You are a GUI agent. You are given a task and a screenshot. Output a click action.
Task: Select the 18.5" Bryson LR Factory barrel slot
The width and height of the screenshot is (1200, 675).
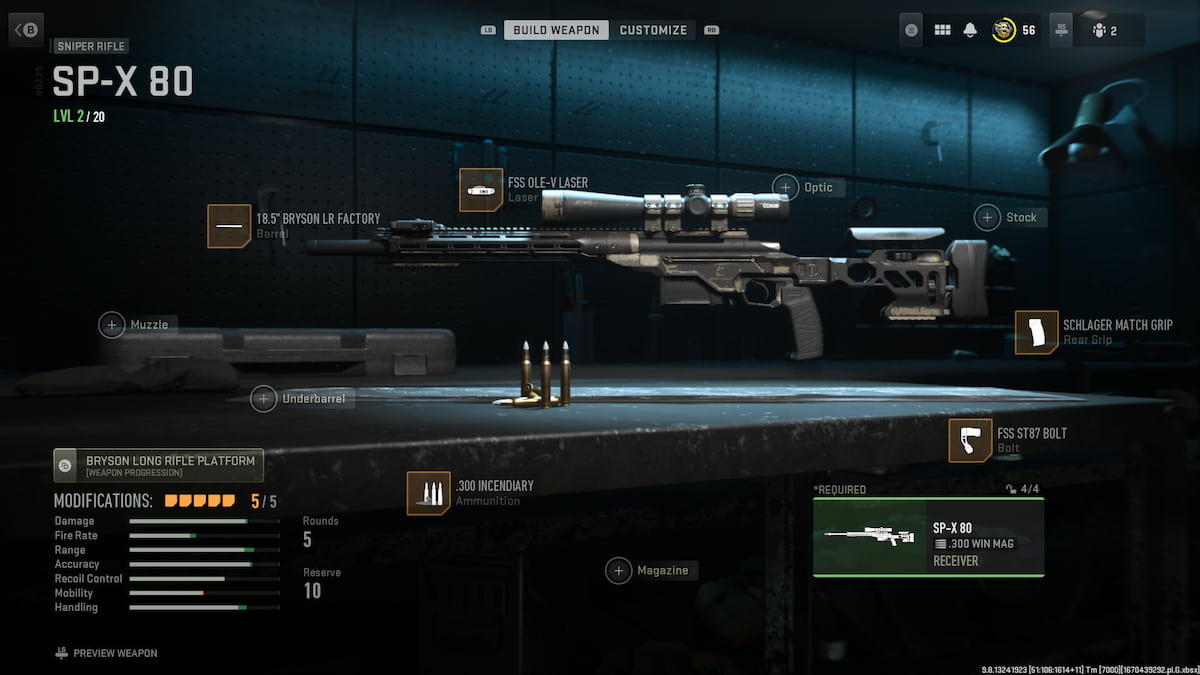pos(229,226)
